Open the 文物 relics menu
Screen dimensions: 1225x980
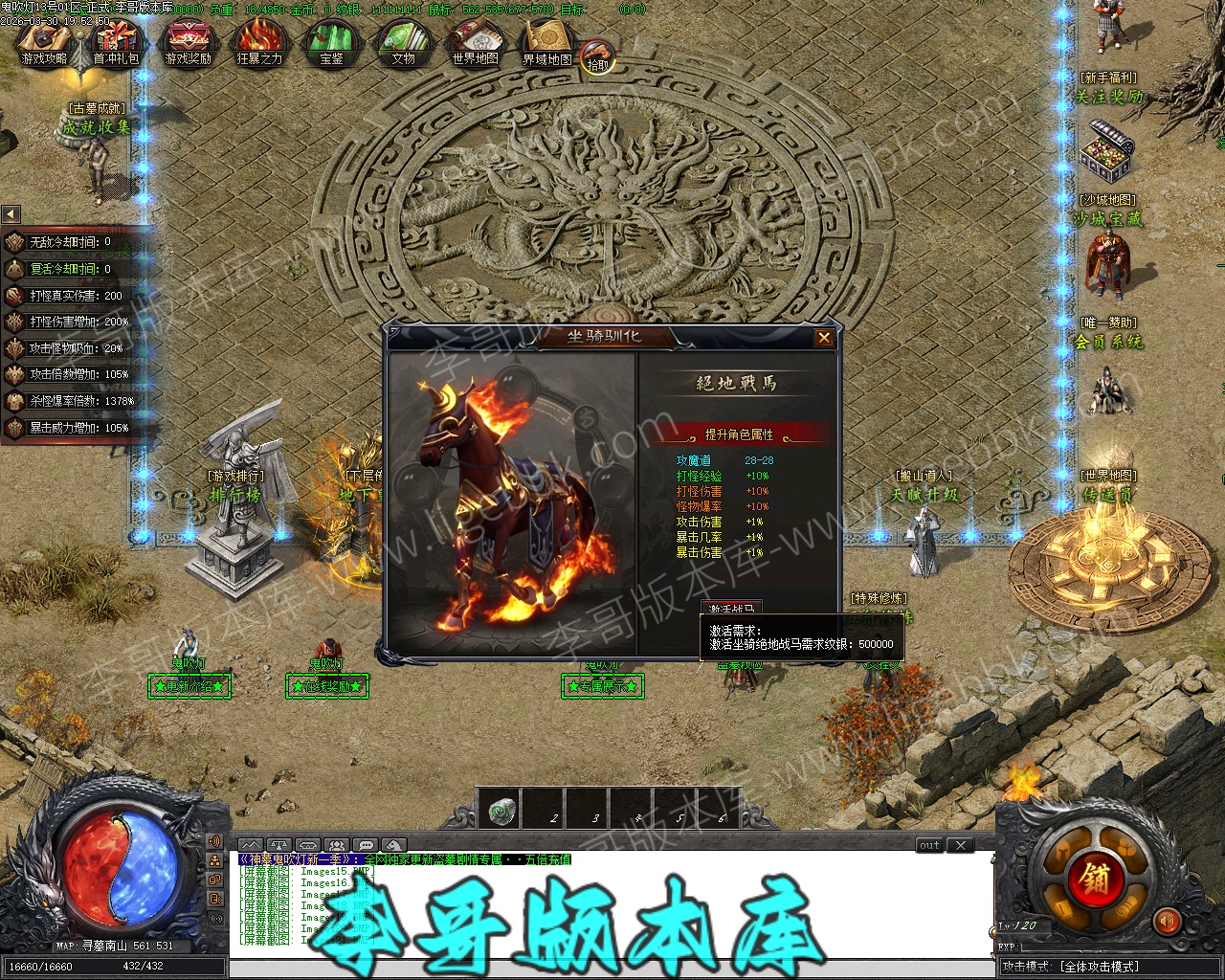403,44
